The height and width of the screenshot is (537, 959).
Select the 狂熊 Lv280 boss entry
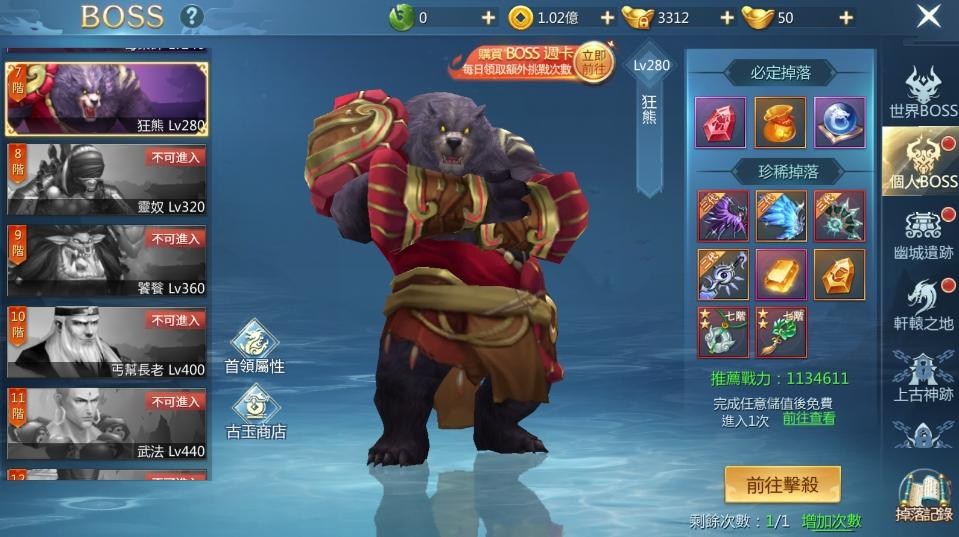107,99
